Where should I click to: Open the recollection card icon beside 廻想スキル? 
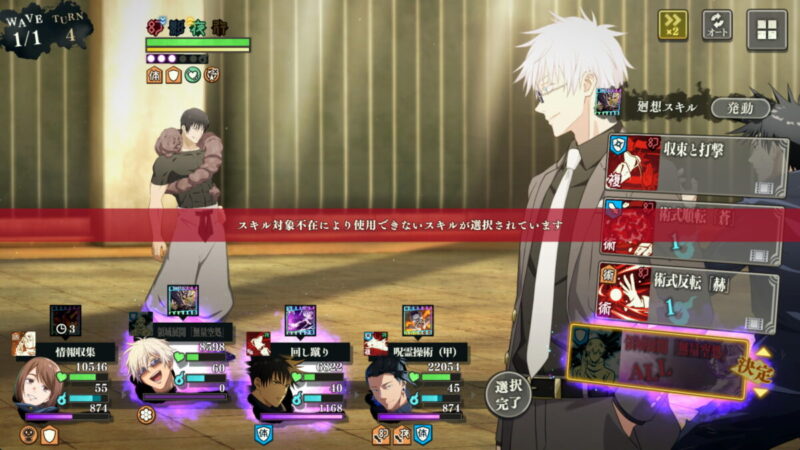pyautogui.click(x=609, y=103)
